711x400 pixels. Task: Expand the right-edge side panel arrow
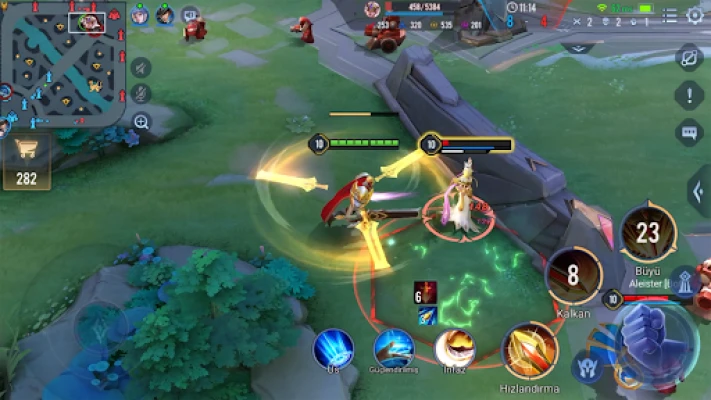pos(699,191)
